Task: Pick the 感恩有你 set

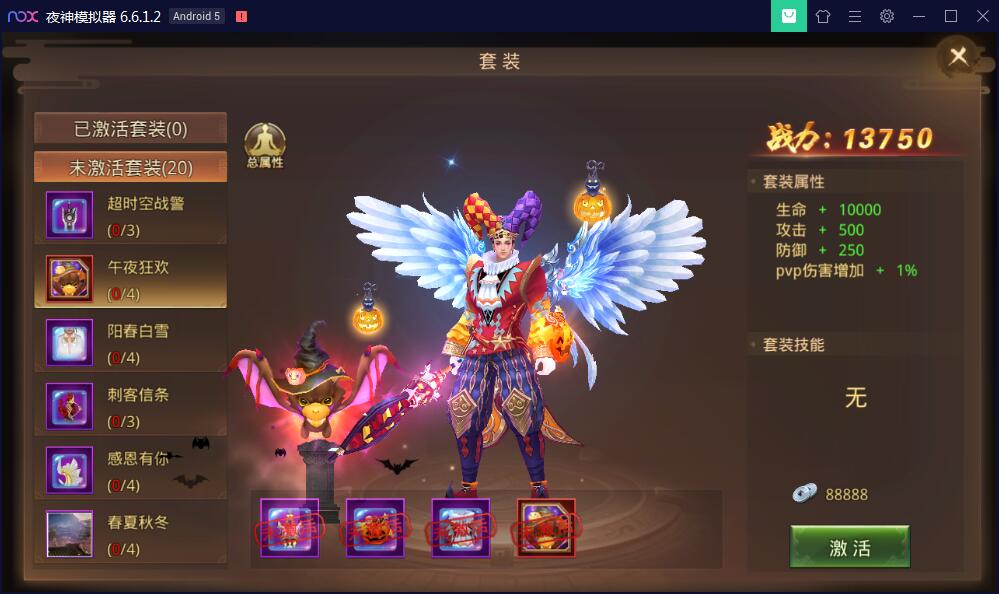Action: coord(130,470)
